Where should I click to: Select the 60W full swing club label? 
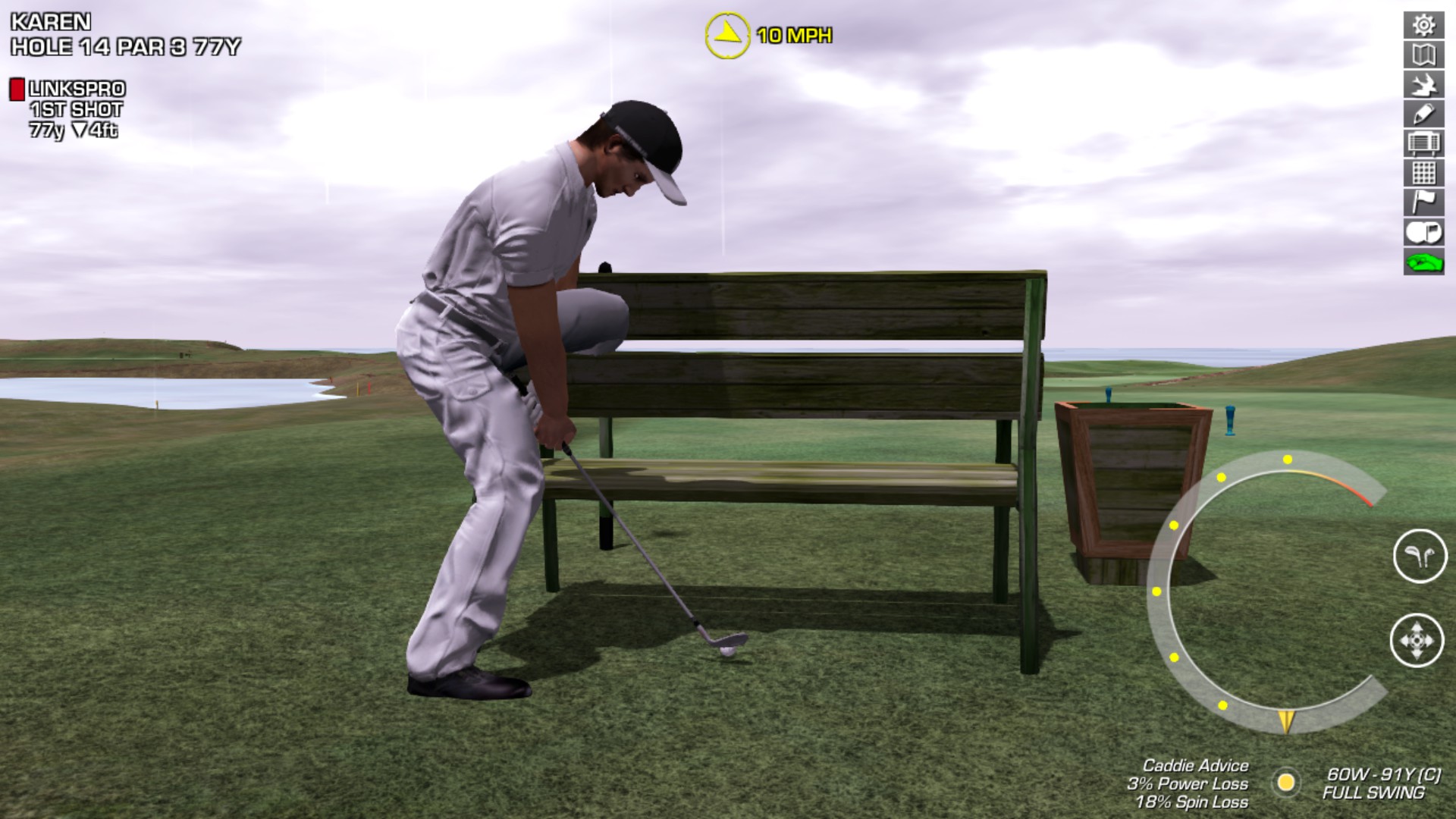click(x=1382, y=783)
